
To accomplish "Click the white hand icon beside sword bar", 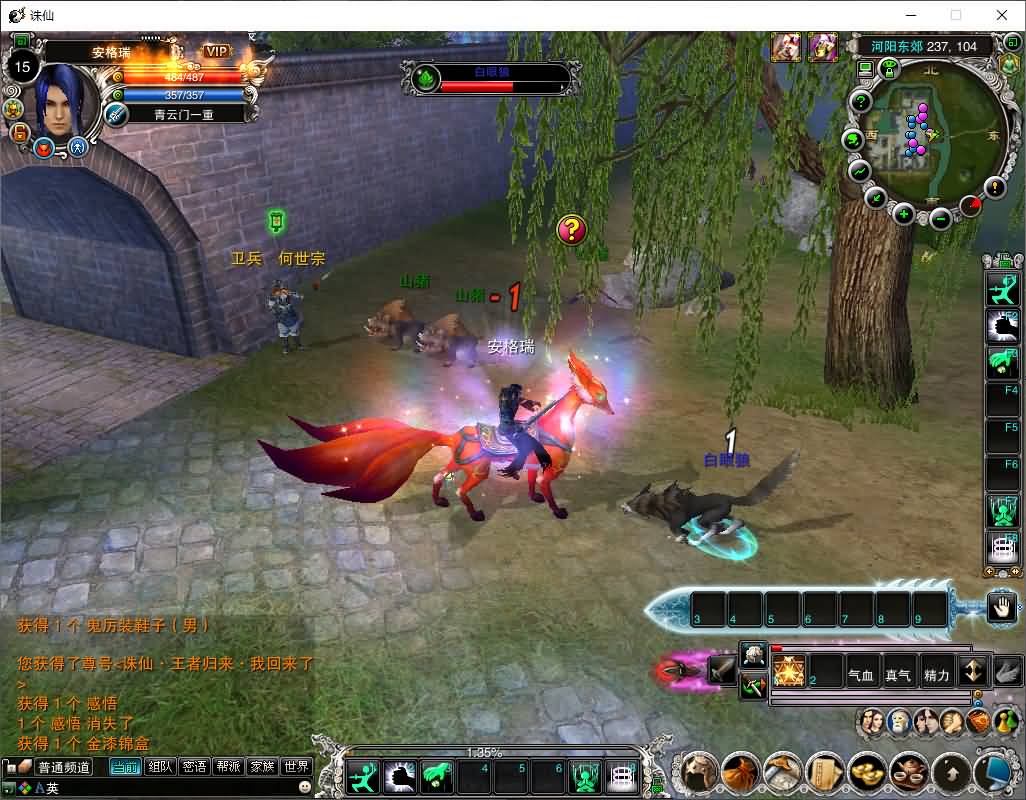I will pos(1001,606).
